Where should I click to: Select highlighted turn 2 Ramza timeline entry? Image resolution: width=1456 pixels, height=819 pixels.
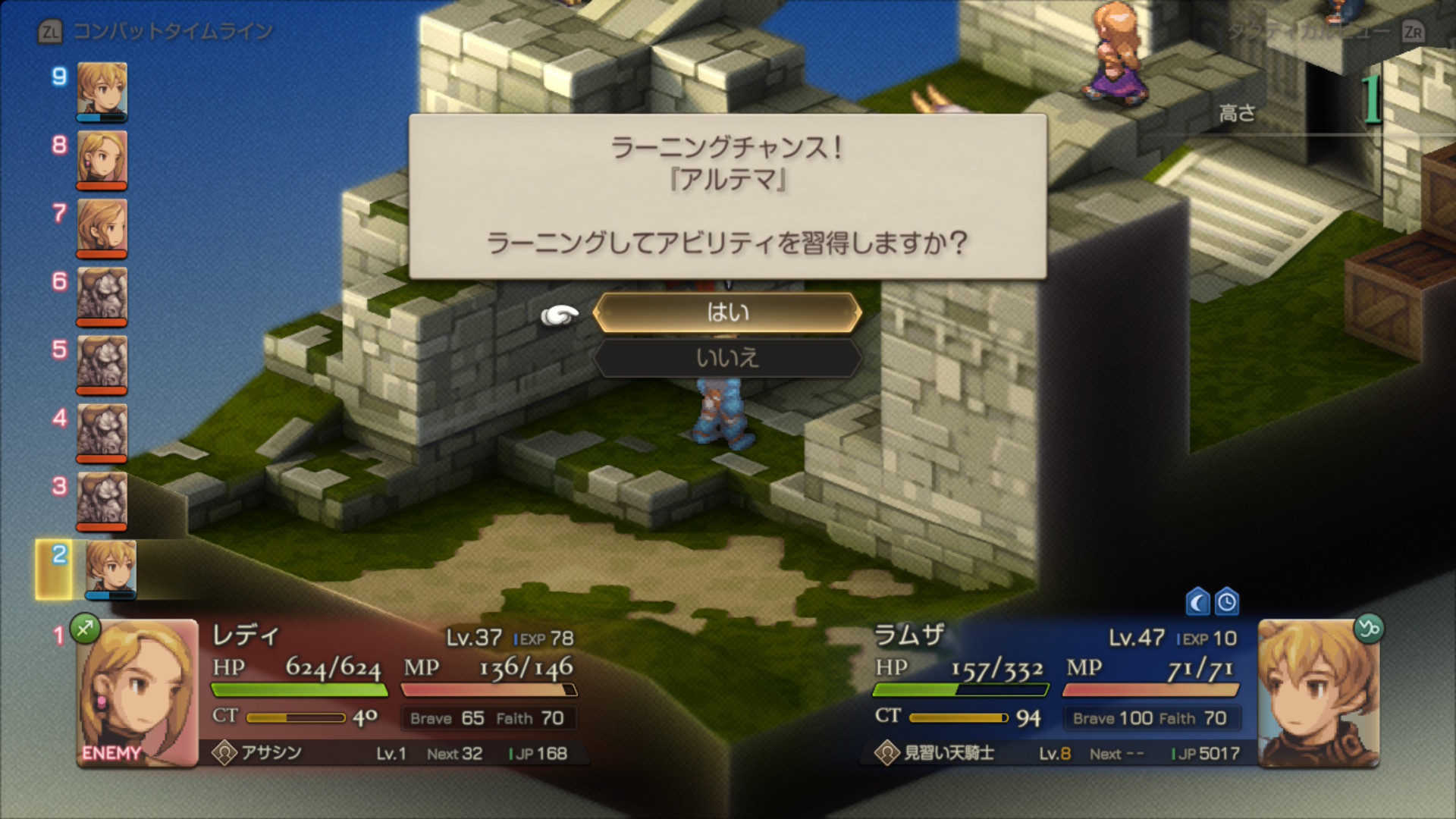(111, 569)
